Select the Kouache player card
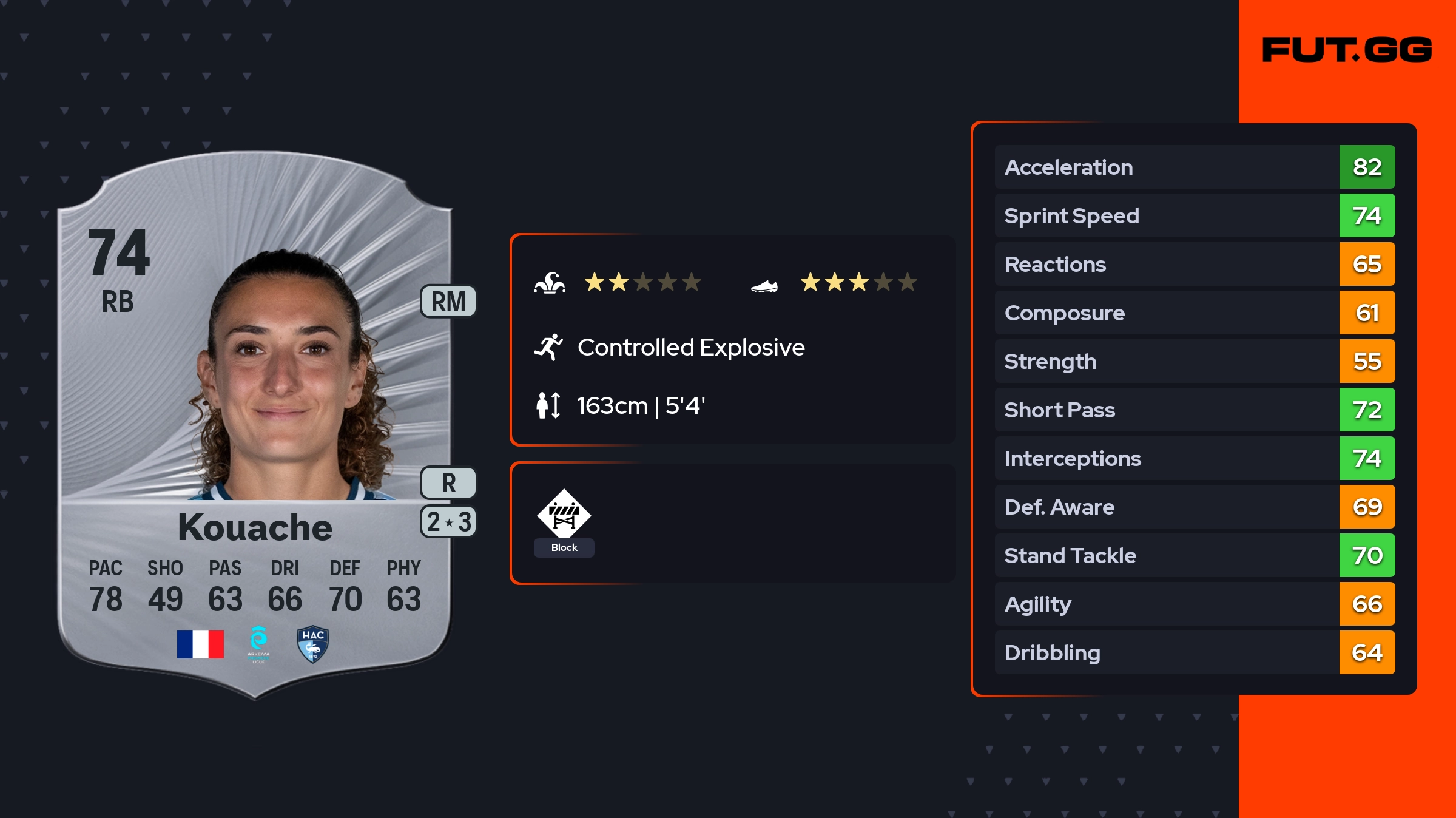This screenshot has width=1456, height=818. coord(255,425)
